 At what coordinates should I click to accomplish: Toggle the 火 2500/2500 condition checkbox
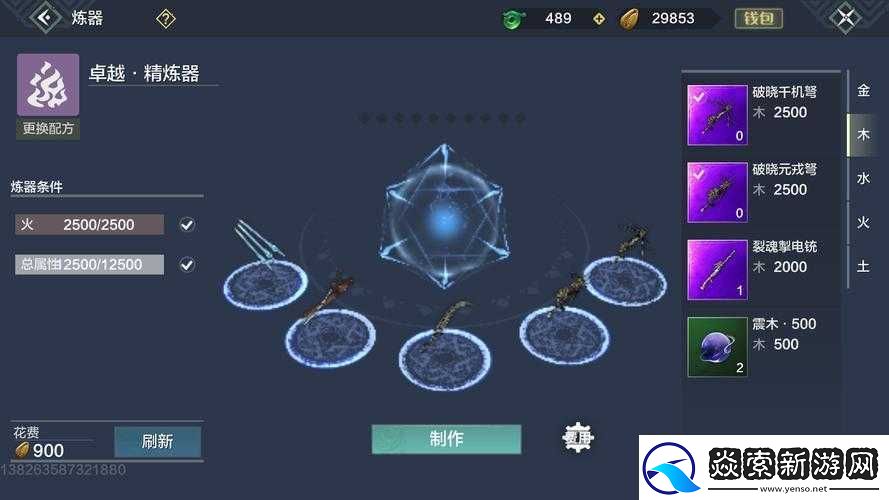pyautogui.click(x=187, y=225)
